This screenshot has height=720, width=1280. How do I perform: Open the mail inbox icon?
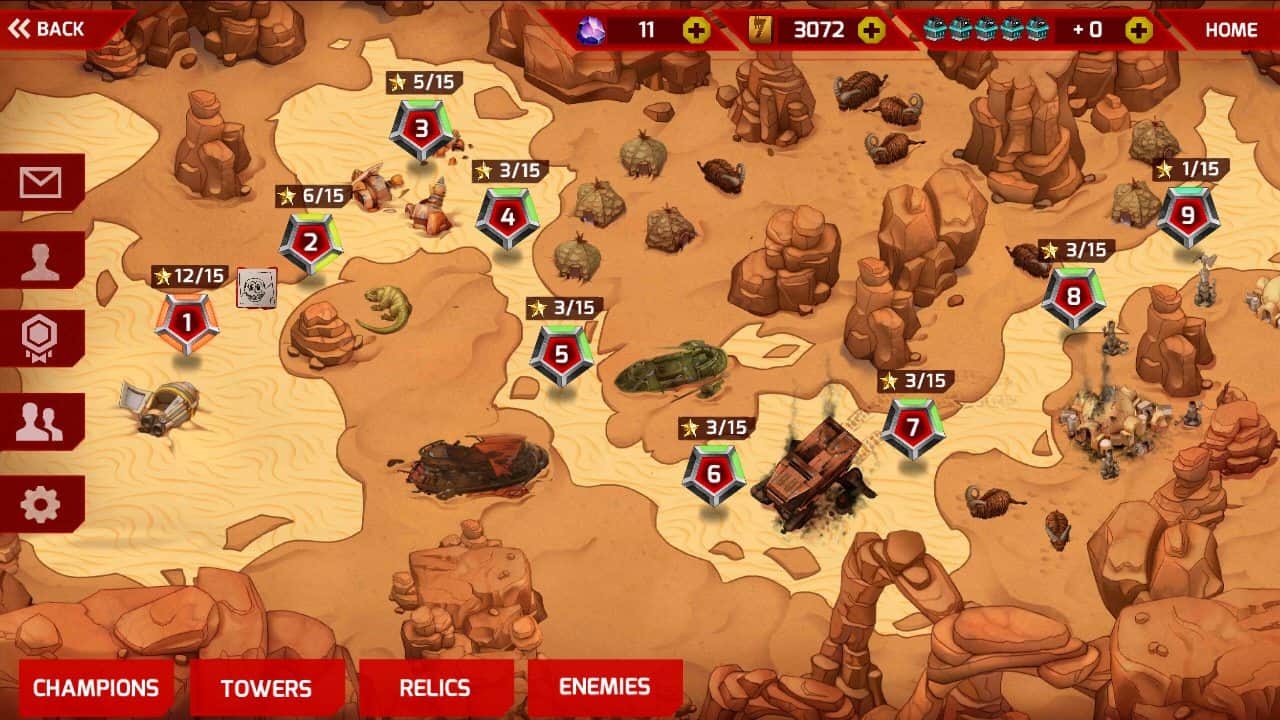pyautogui.click(x=40, y=182)
